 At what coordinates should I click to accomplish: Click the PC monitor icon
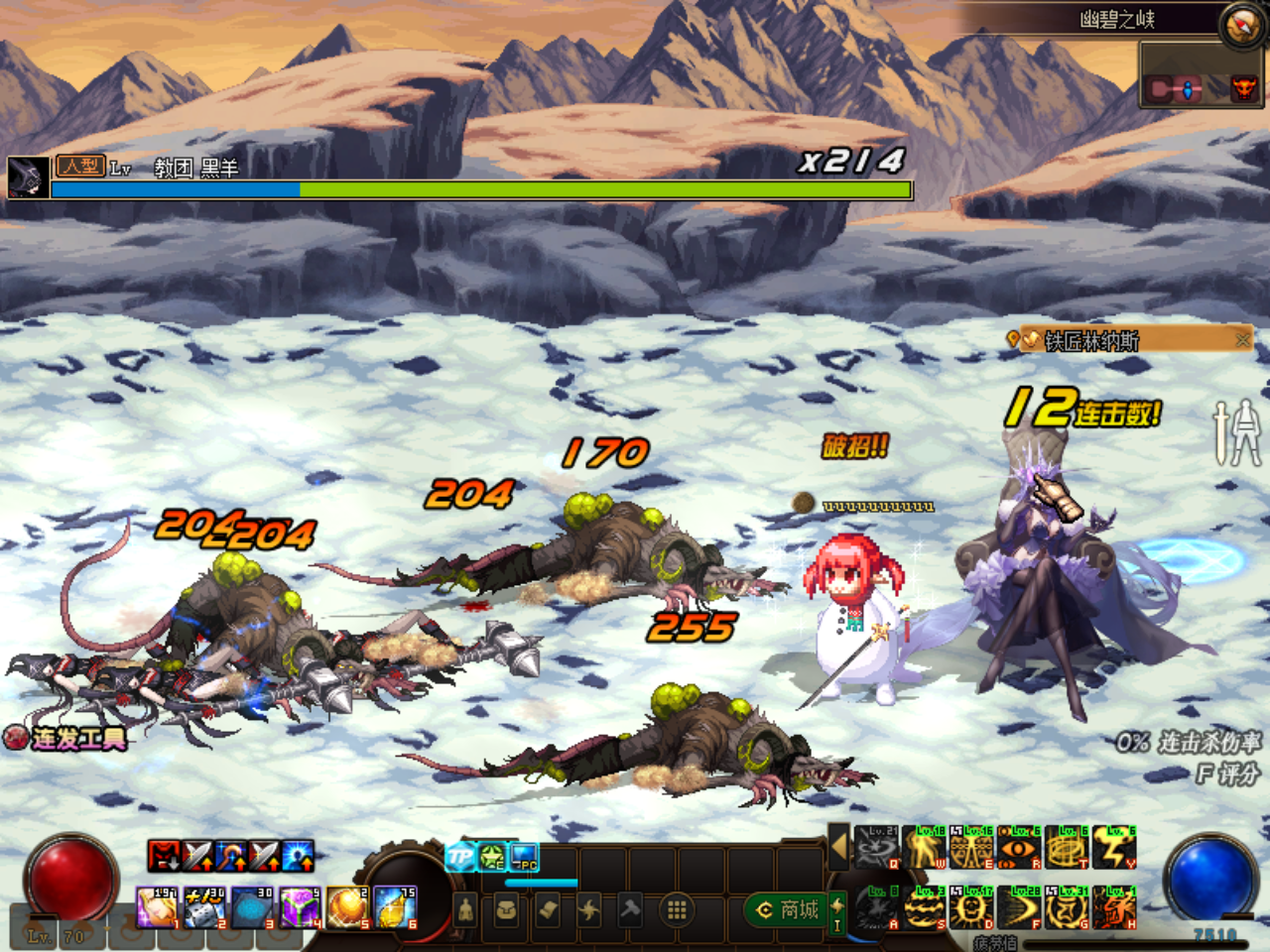(524, 857)
